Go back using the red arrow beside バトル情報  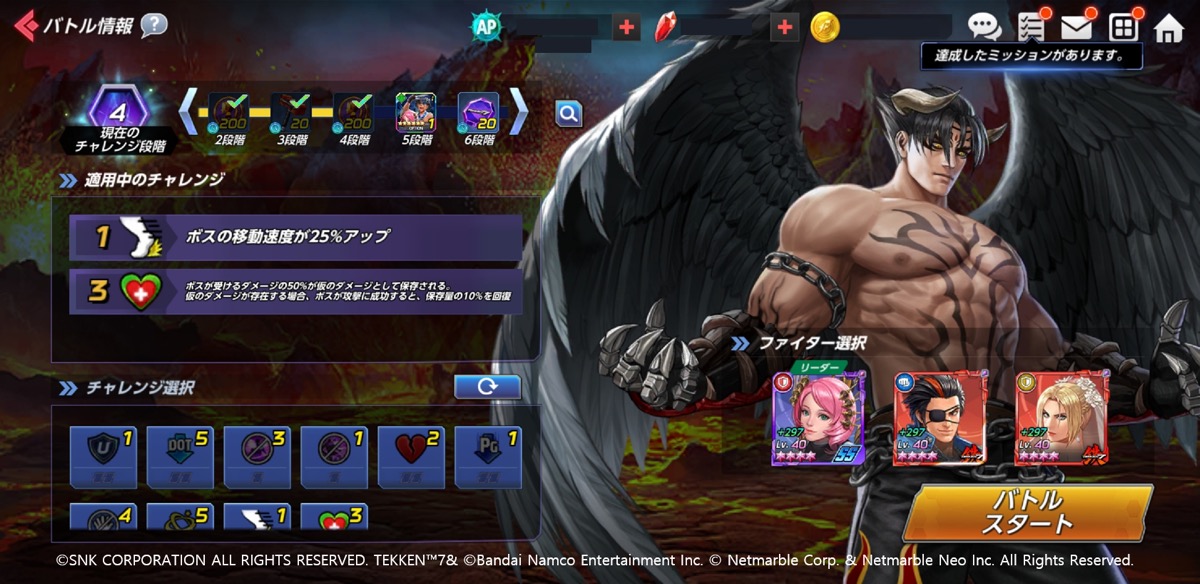[x=25, y=25]
